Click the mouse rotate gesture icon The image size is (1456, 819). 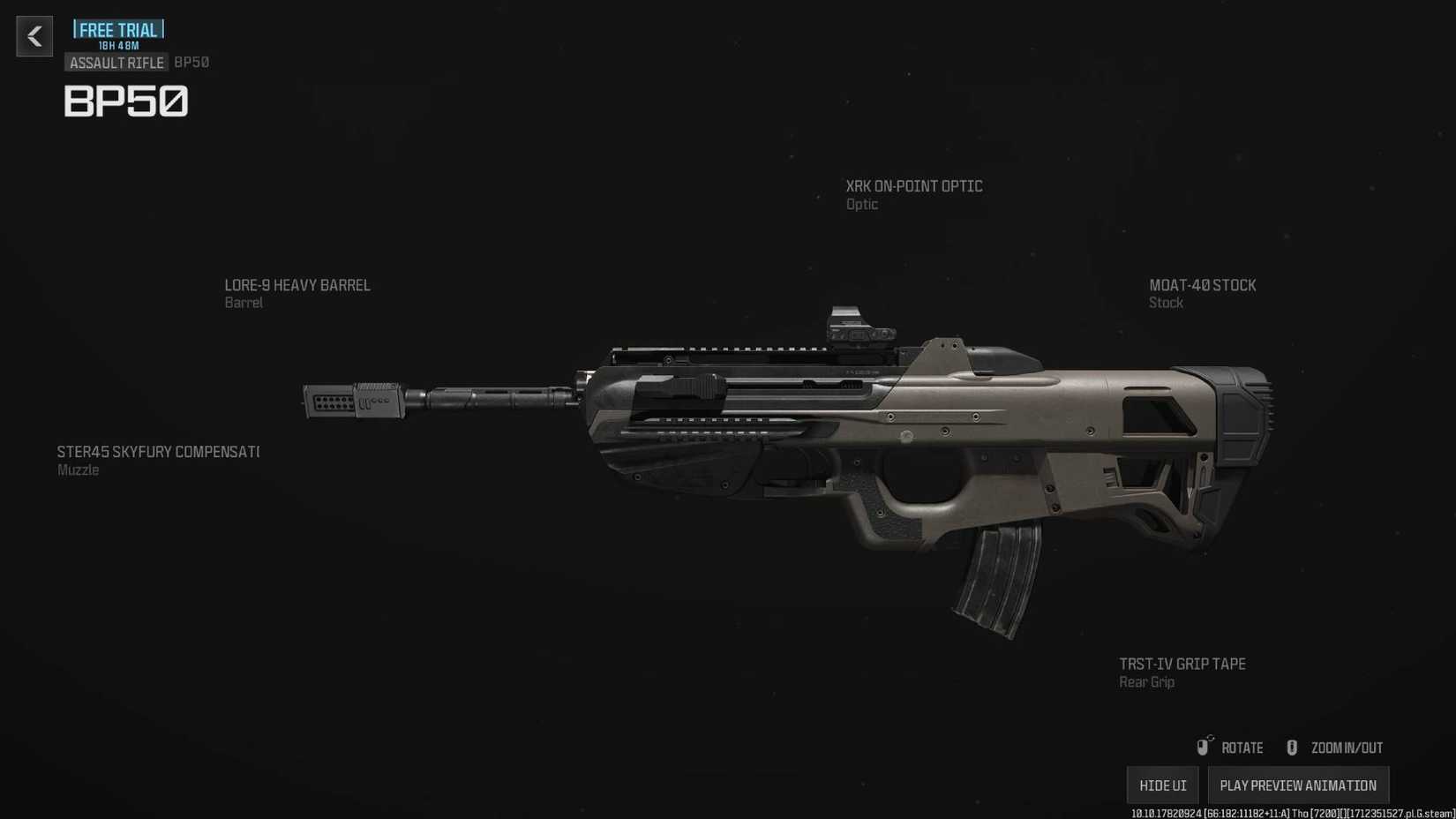coord(1204,747)
